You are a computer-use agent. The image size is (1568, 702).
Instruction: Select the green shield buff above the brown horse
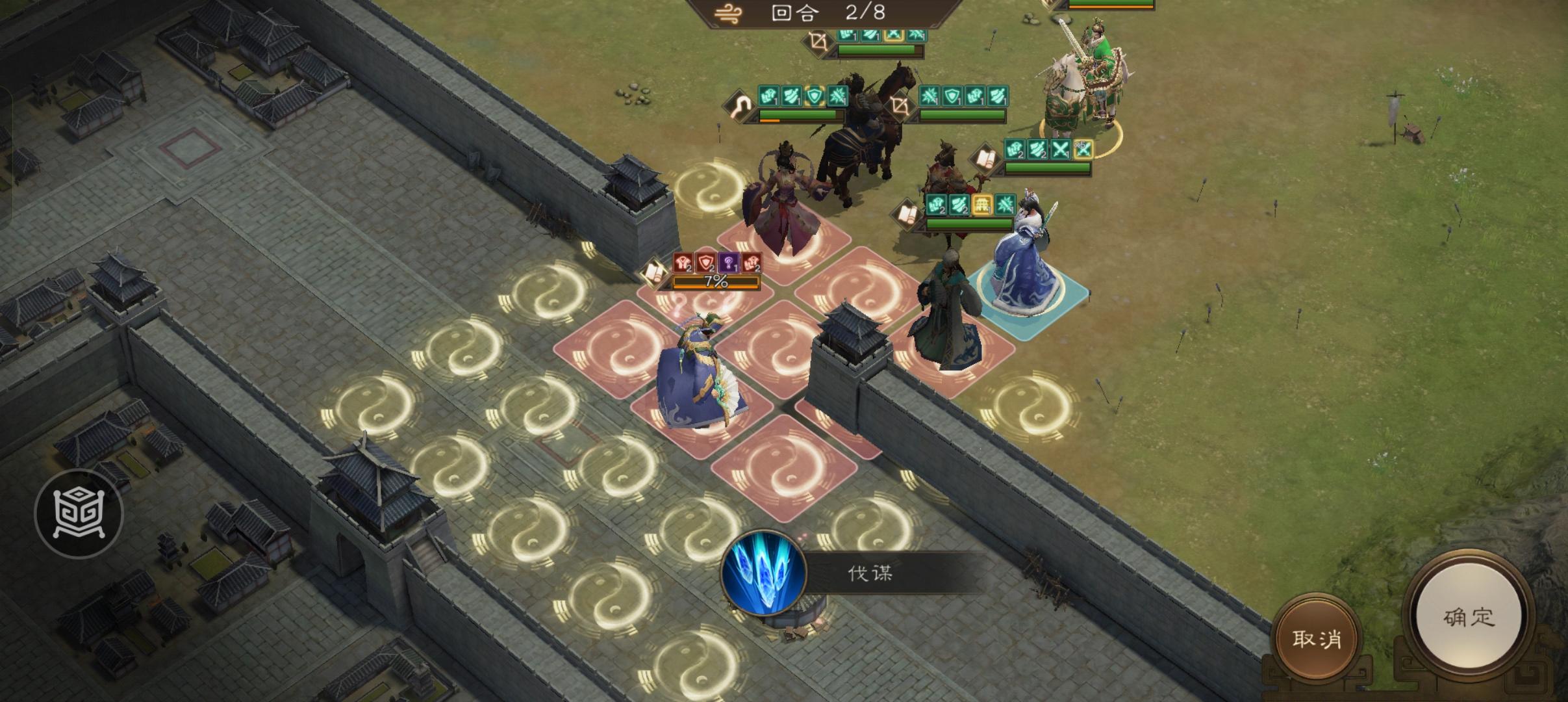(x=815, y=97)
